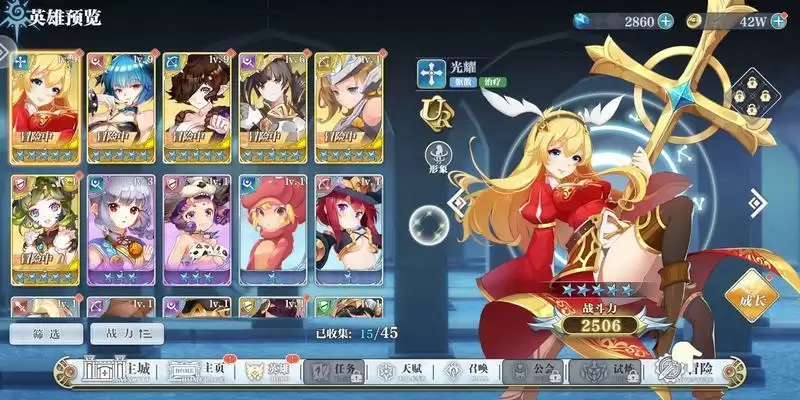The width and height of the screenshot is (800, 400).
Task: Enter the 冒险 adventure mode
Action: click(x=690, y=371)
